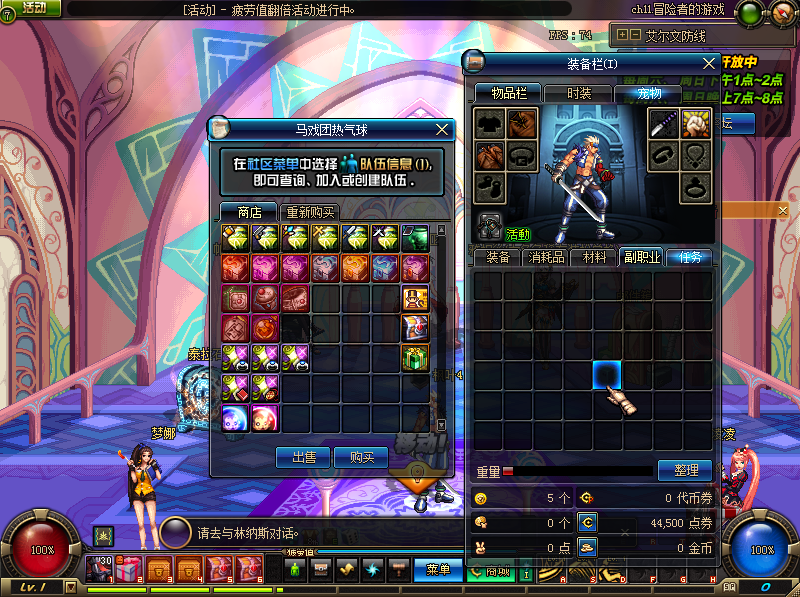Open the 任务 quest items tab
The image size is (800, 597).
click(x=691, y=257)
